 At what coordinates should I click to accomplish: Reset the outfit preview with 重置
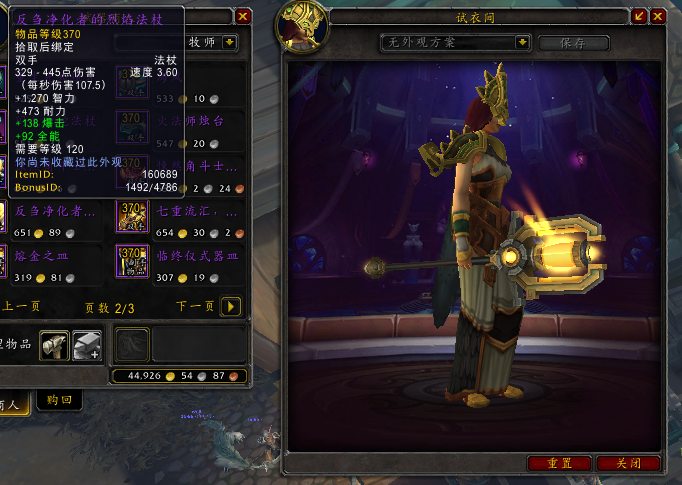559,463
